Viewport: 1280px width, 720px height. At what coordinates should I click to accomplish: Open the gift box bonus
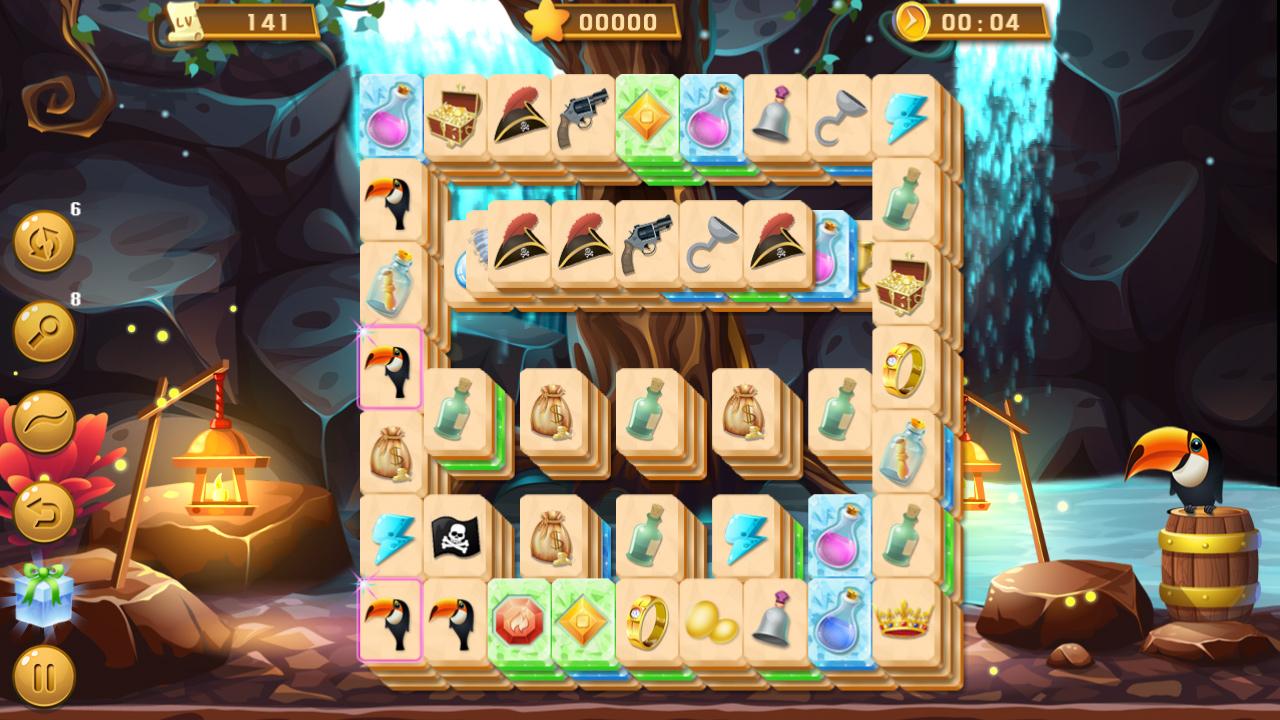tap(42, 593)
